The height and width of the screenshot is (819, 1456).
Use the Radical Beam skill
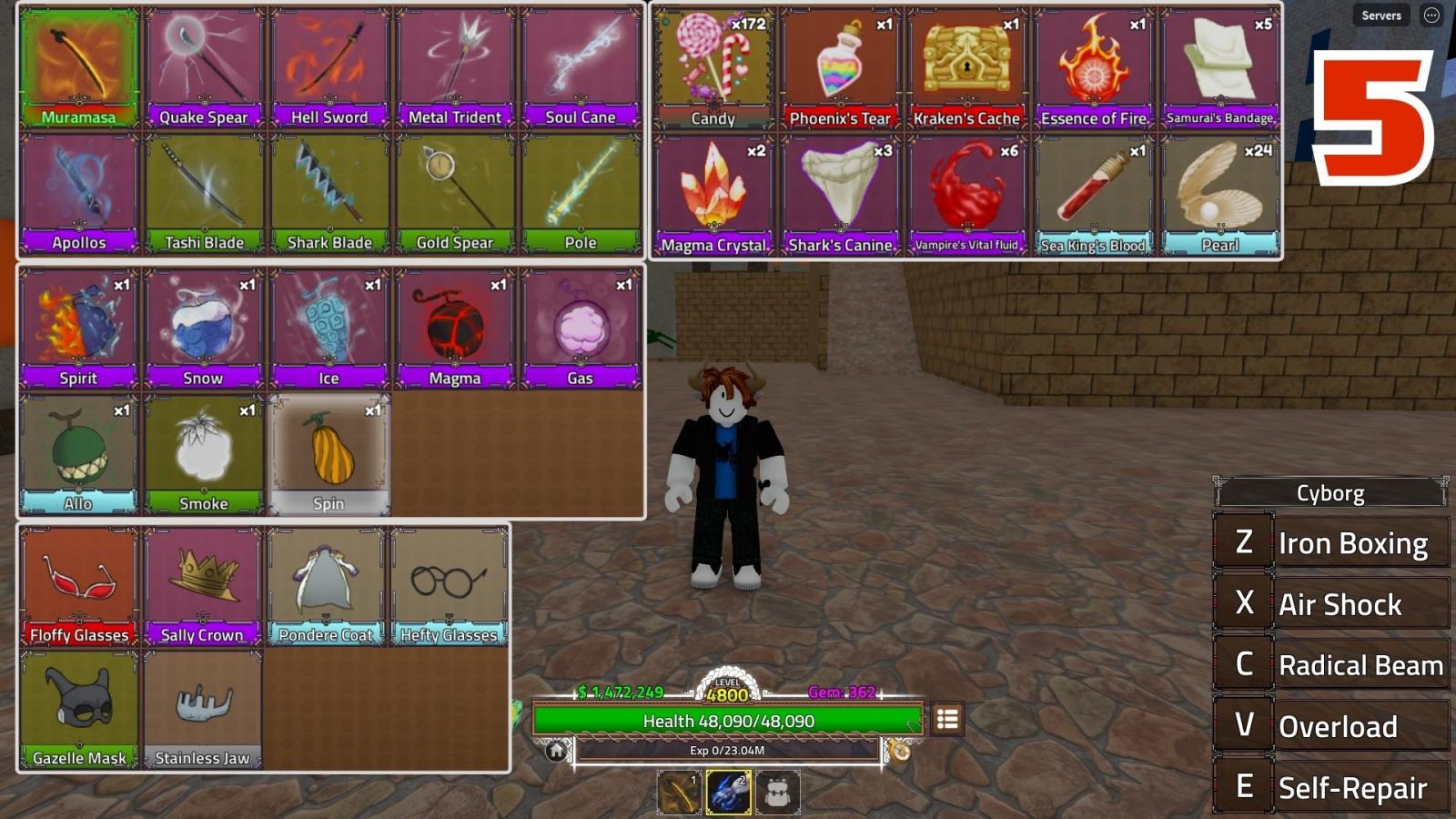[1331, 665]
